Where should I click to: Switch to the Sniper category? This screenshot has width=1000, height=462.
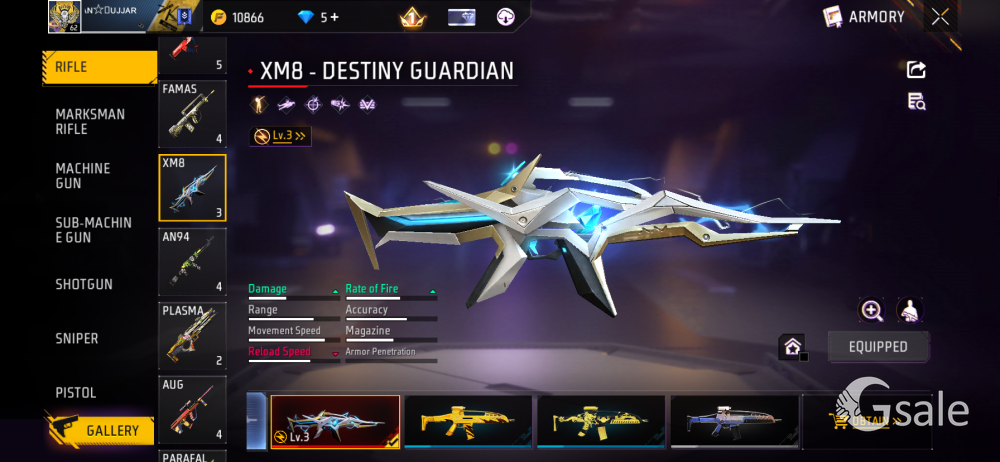[77, 339]
